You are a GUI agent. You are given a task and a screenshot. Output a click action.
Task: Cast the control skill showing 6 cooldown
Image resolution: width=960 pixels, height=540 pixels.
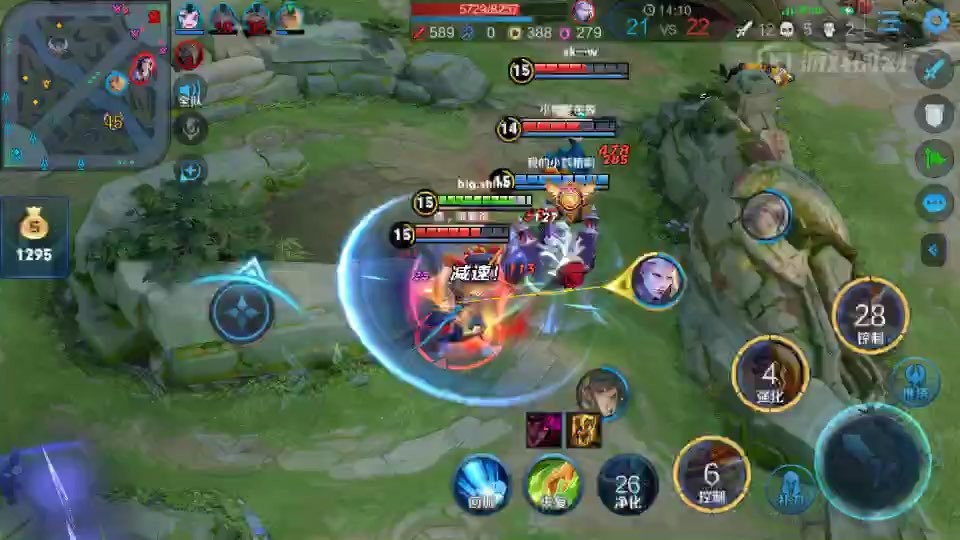(x=711, y=474)
